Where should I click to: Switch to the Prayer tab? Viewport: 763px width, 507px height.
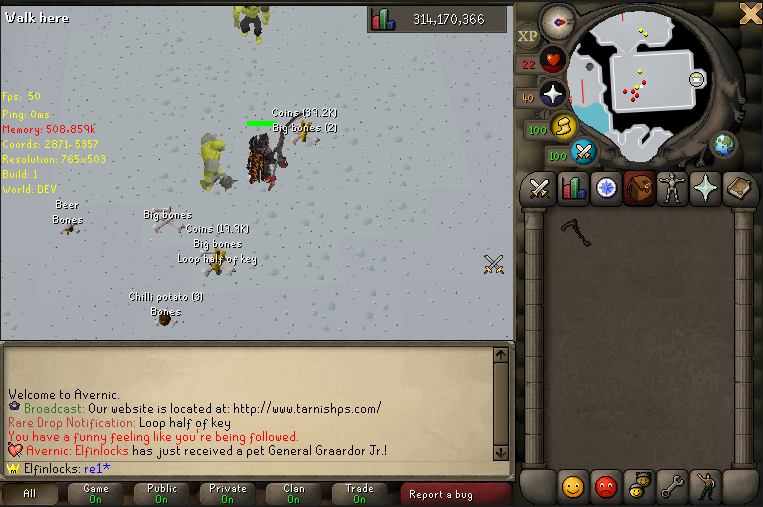706,189
